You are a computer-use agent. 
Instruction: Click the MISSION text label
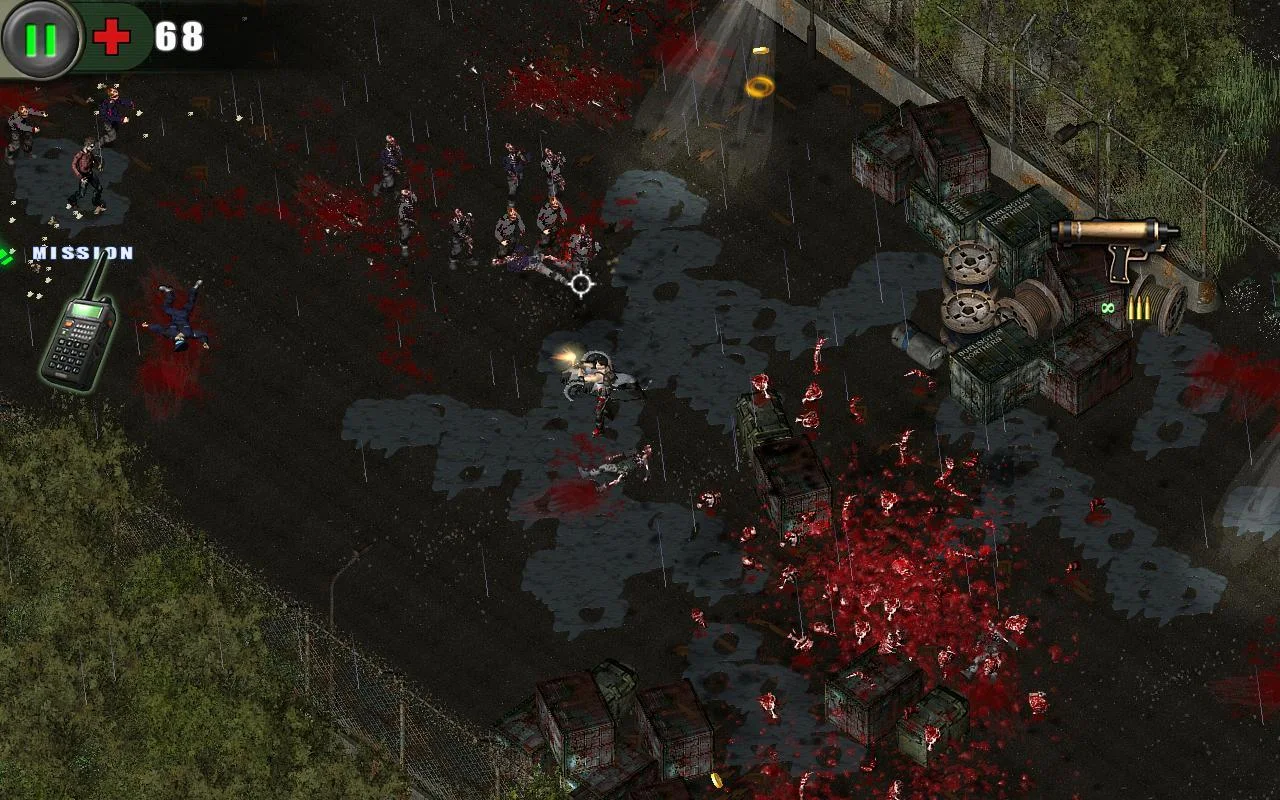tap(82, 250)
